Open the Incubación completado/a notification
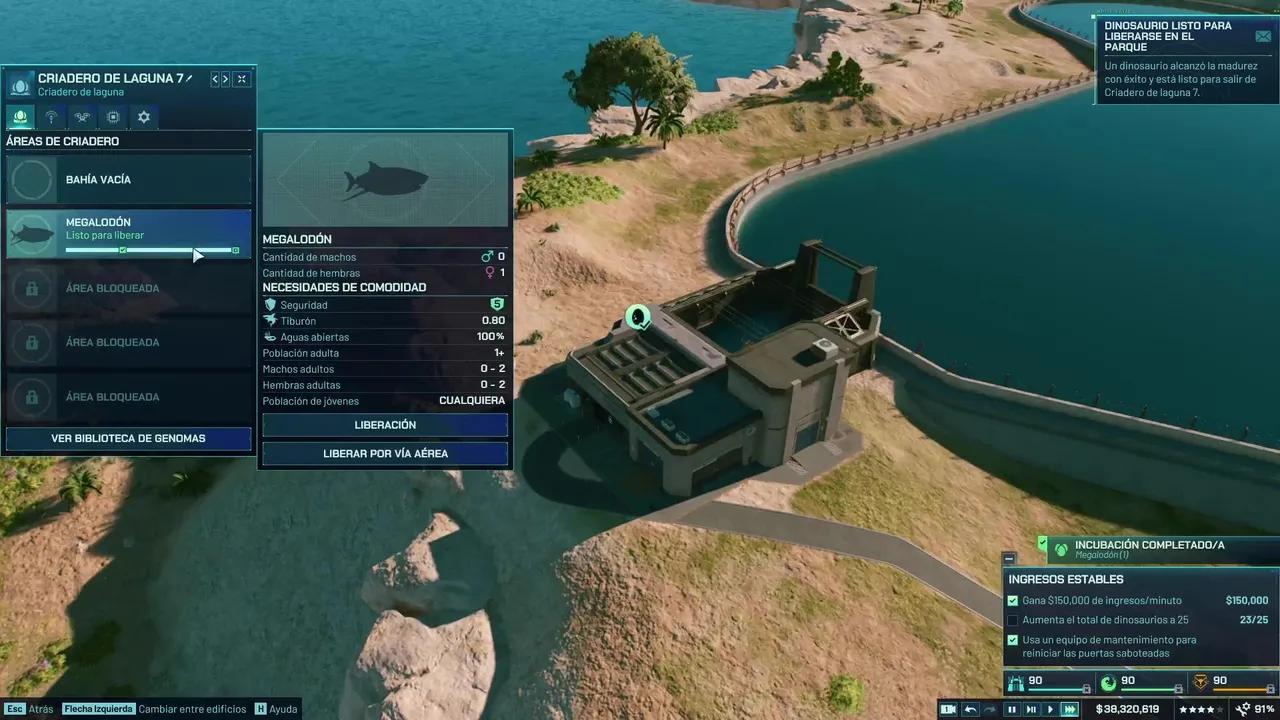This screenshot has height=720, width=1280. pyautogui.click(x=1150, y=549)
